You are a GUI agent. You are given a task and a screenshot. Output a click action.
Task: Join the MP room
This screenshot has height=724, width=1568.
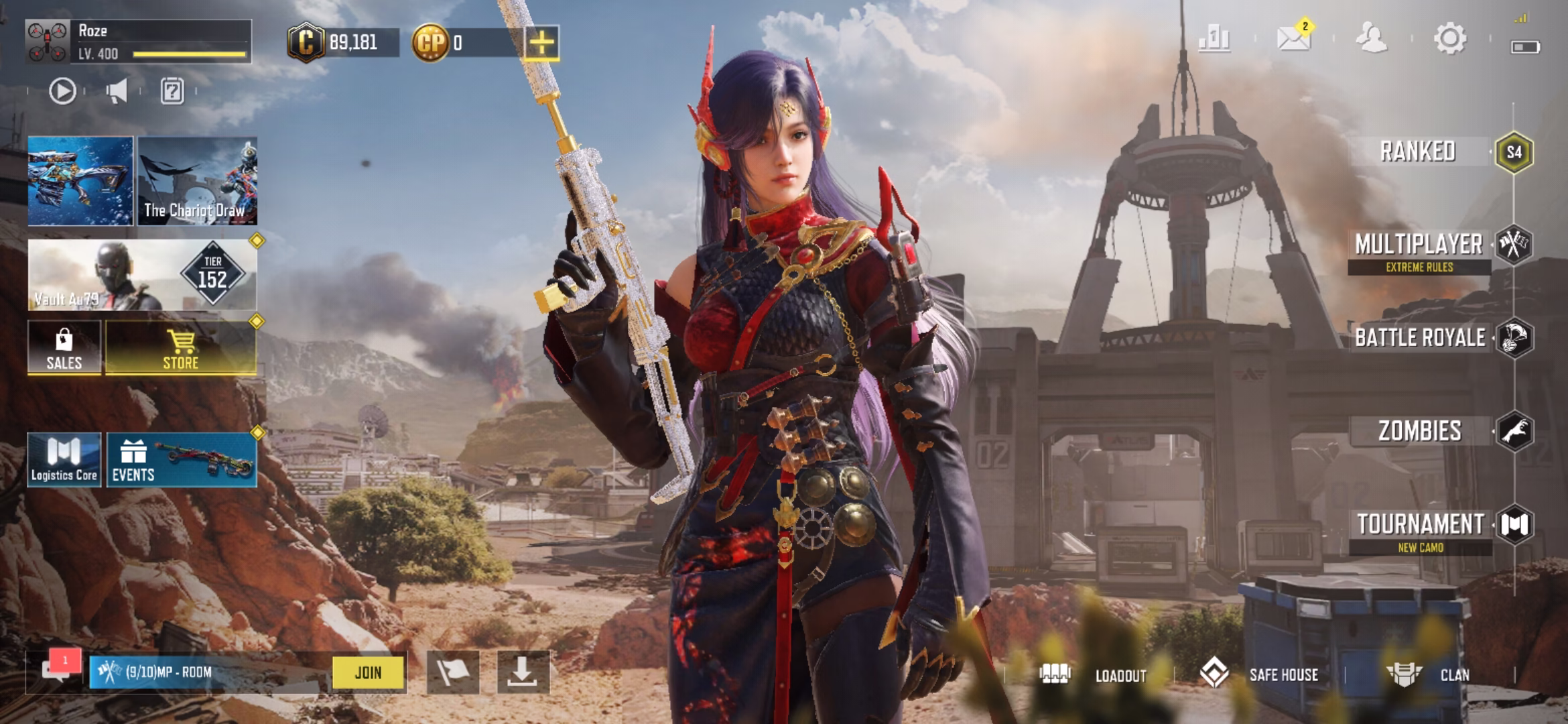point(369,672)
